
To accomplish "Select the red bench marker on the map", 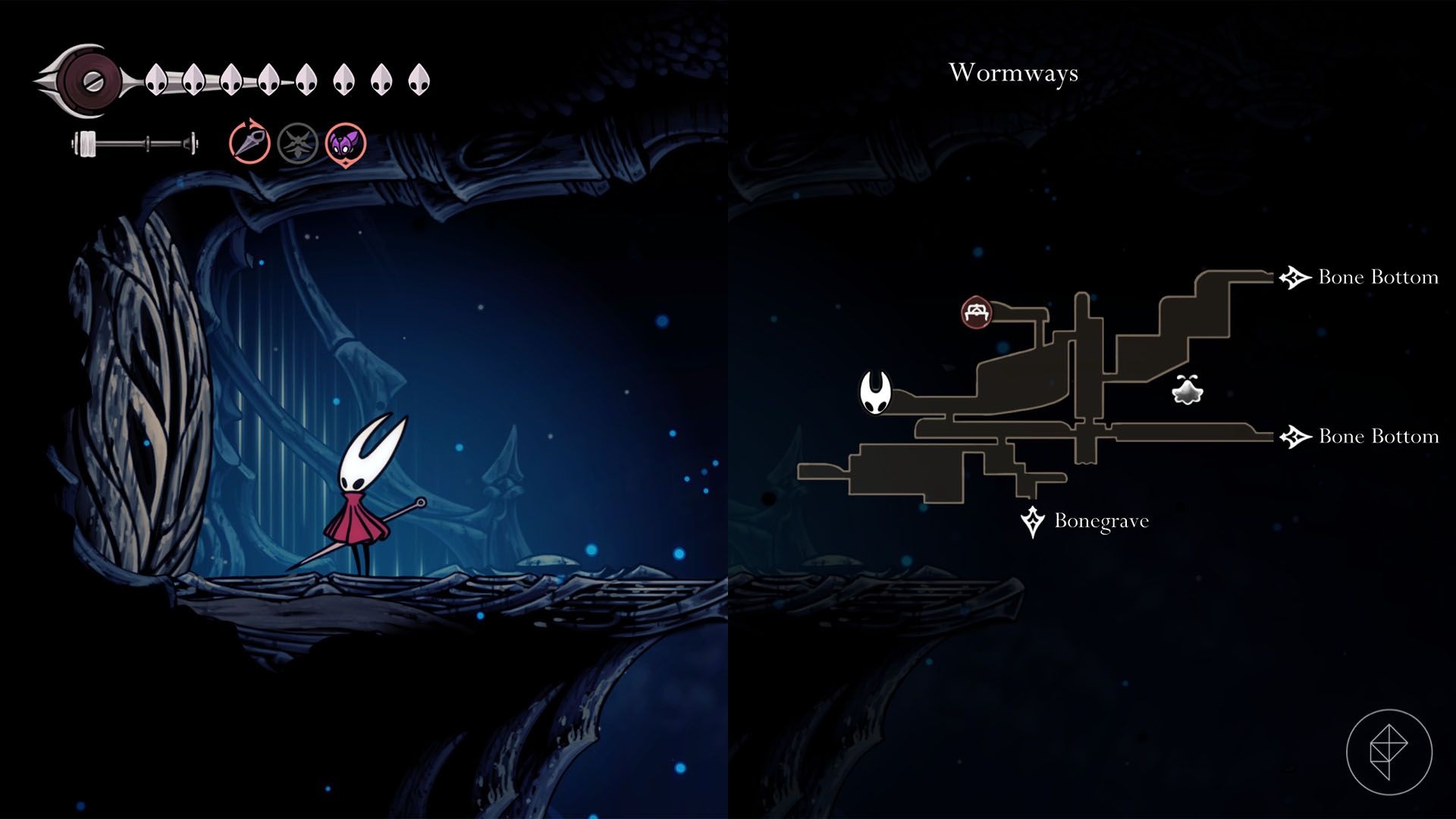I will 977,312.
